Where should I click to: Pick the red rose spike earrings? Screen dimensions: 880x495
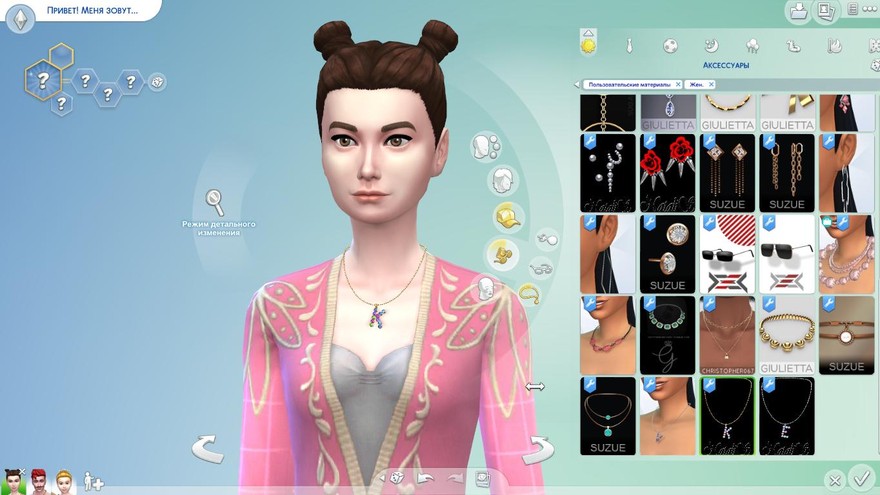click(667, 172)
